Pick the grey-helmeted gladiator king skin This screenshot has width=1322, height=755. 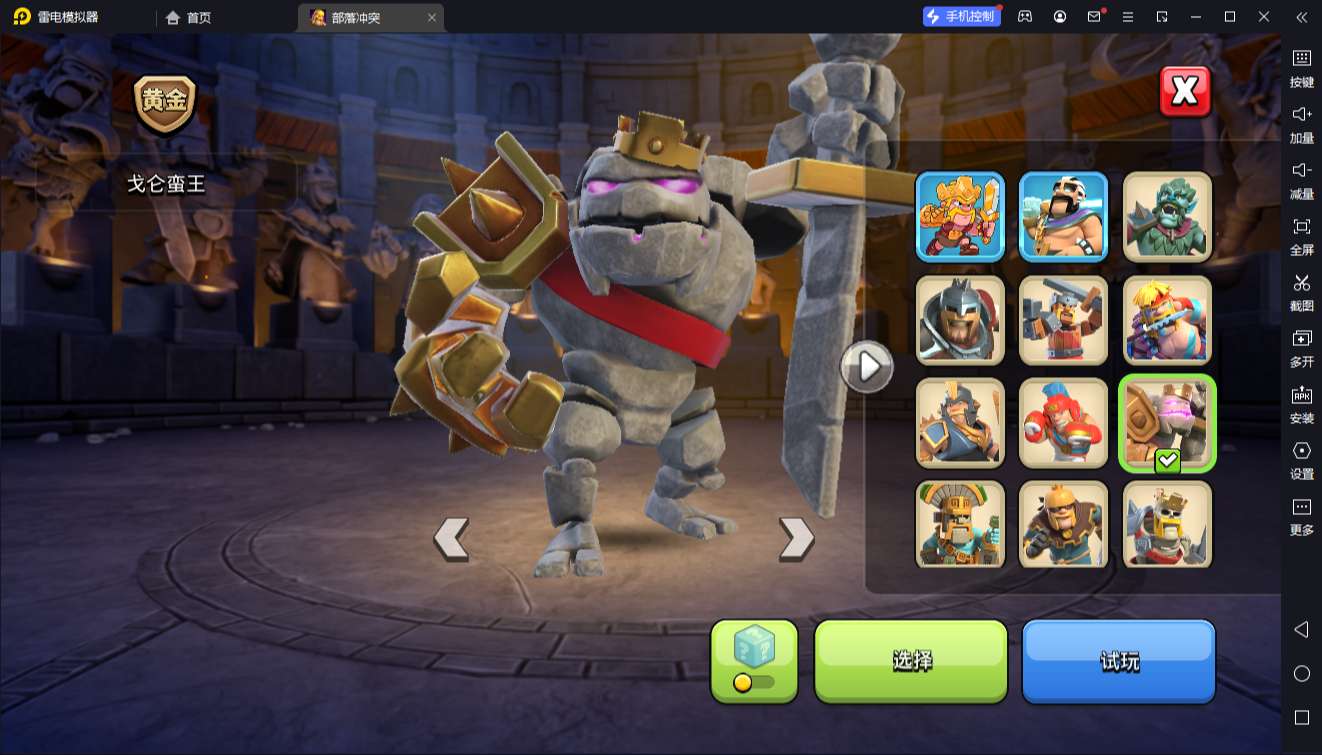(960, 320)
